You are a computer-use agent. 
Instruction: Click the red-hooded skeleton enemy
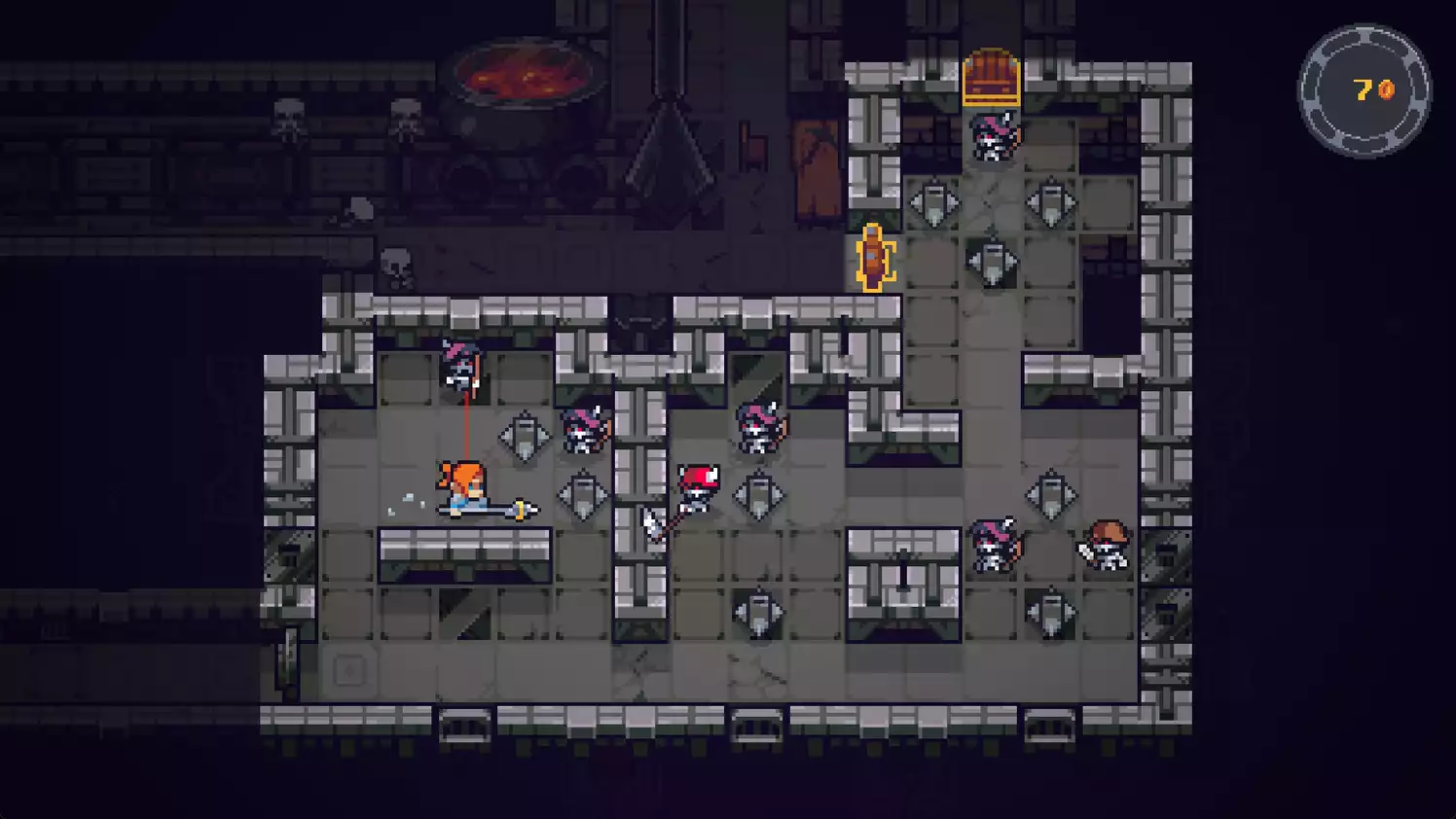[697, 486]
